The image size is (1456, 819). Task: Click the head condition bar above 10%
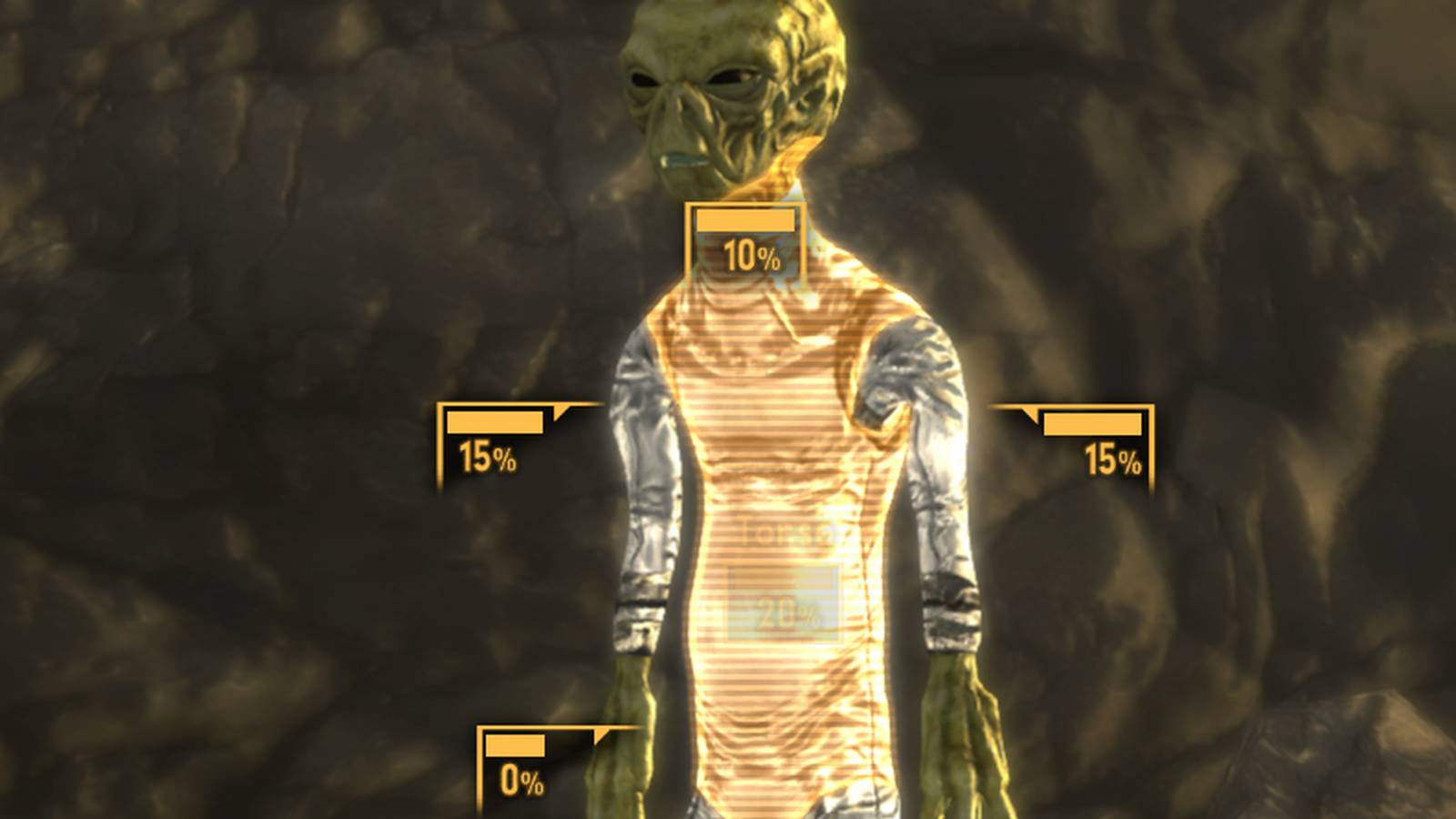(744, 220)
